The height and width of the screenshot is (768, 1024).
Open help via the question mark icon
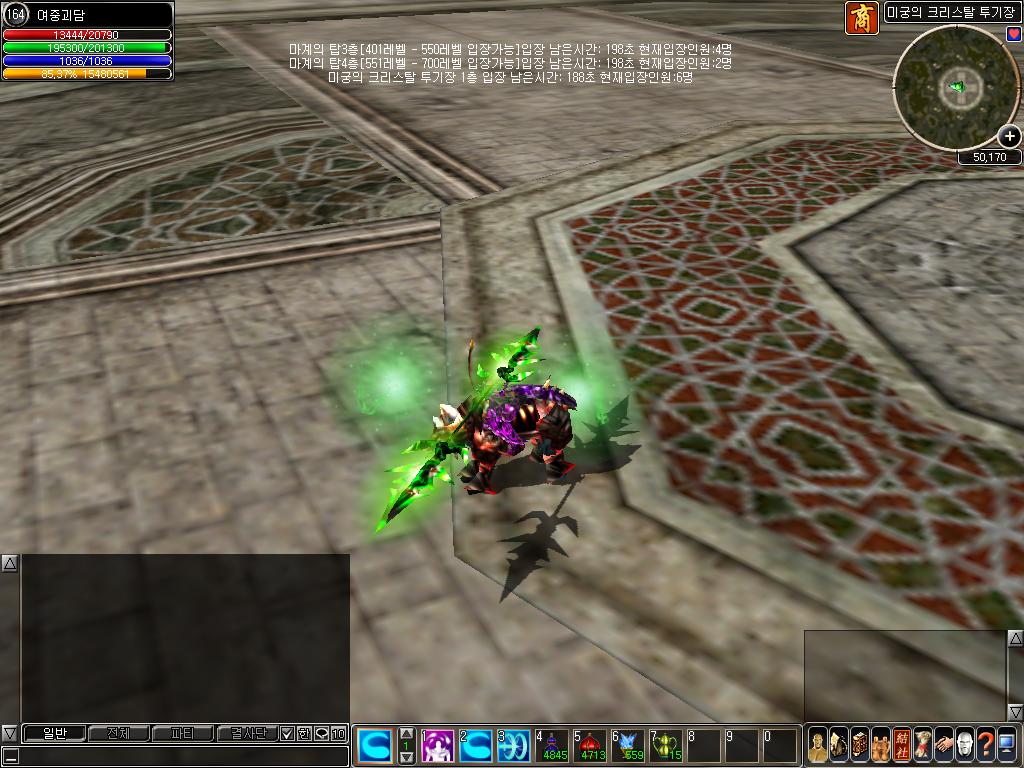pyautogui.click(x=985, y=745)
